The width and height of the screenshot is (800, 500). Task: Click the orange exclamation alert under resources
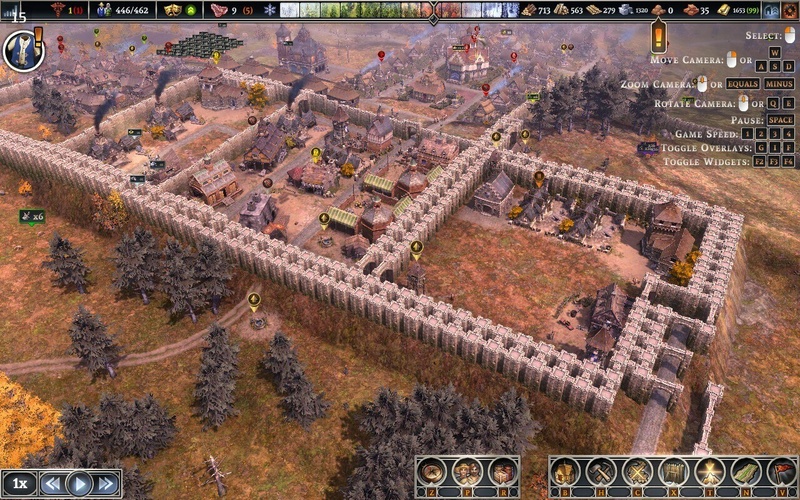[x=658, y=39]
